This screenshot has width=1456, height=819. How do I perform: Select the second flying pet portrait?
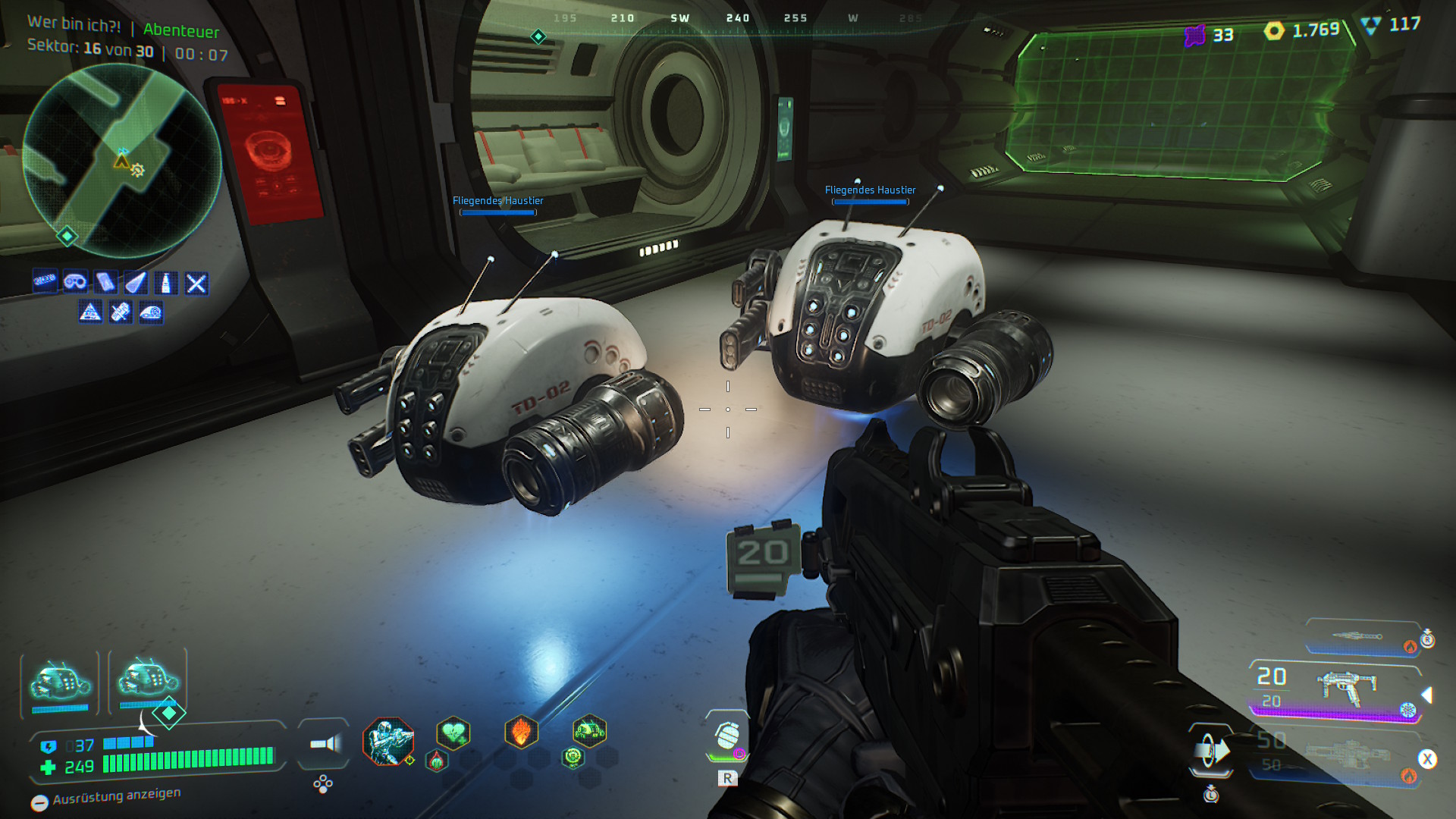point(148,679)
